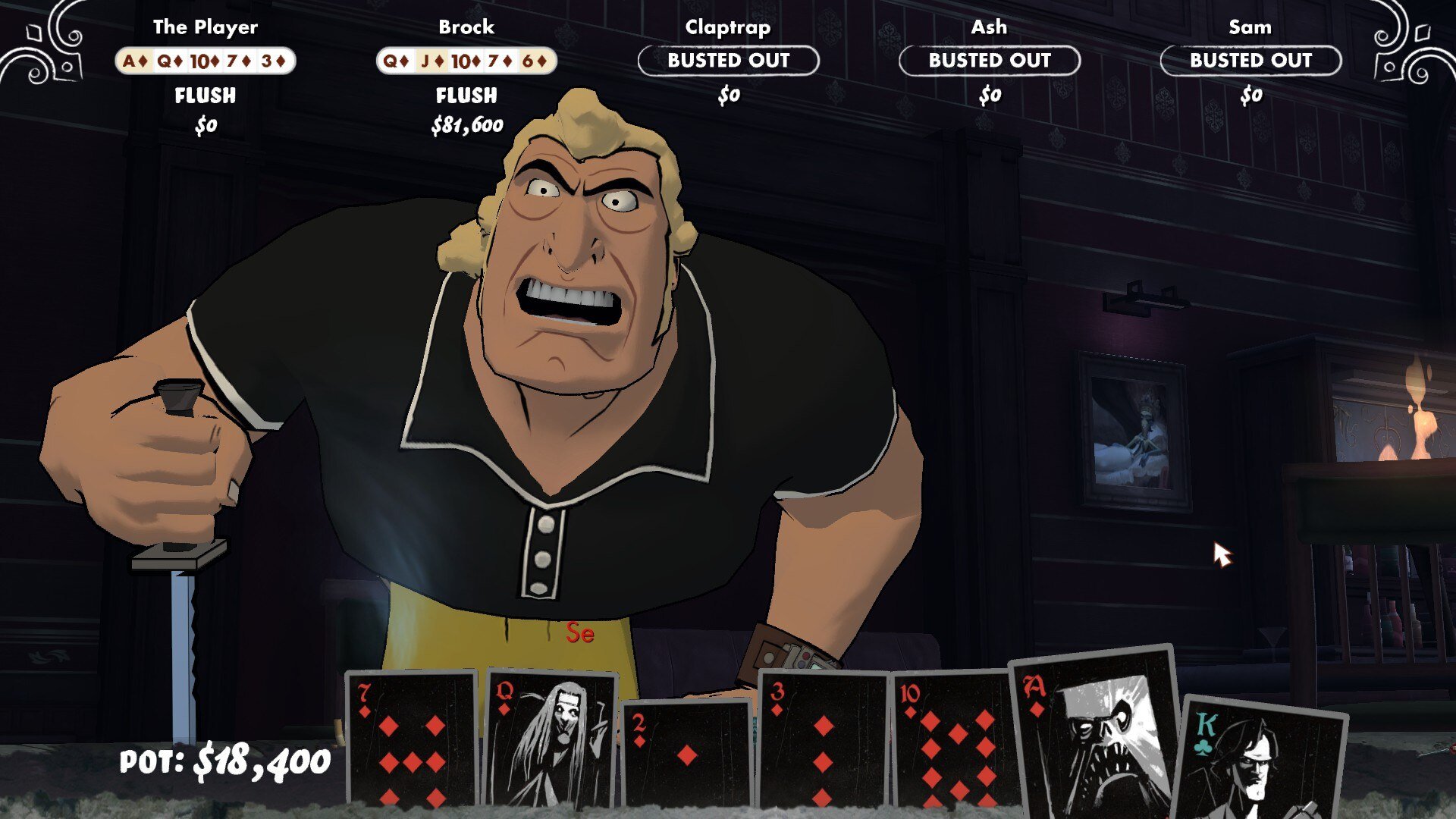Click Sam's Busted Out status
This screenshot has width=1456, height=819.
(x=1250, y=61)
